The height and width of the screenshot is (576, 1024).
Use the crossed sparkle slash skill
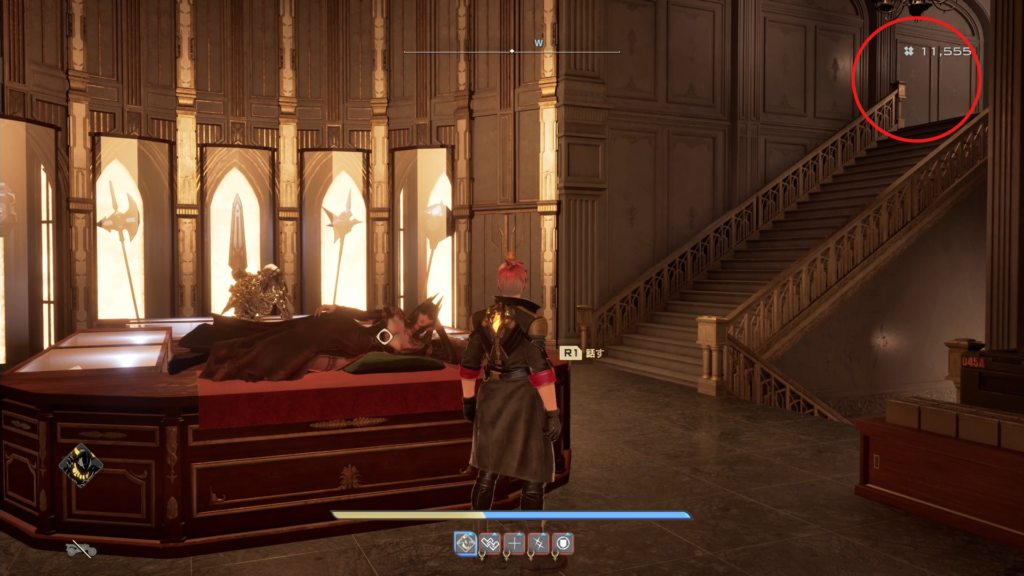tap(538, 543)
